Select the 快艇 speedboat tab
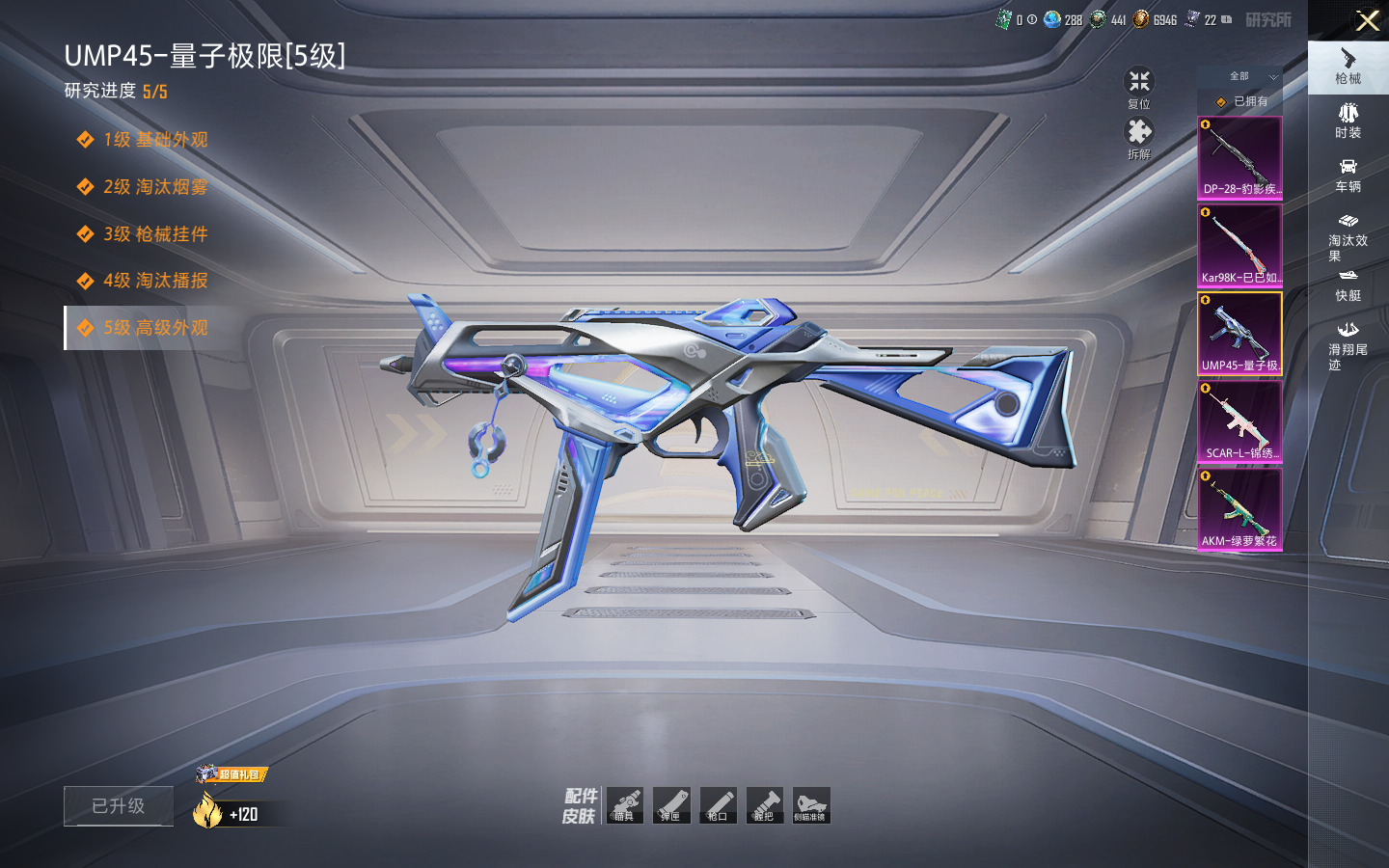Screen dimensions: 1389x868 point(1348,285)
